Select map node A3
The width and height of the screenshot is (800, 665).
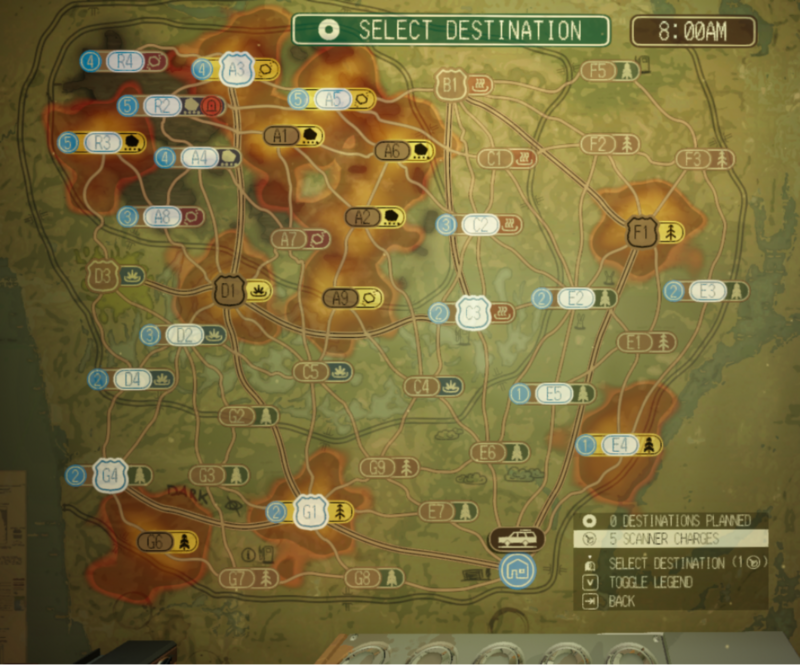pos(237,70)
